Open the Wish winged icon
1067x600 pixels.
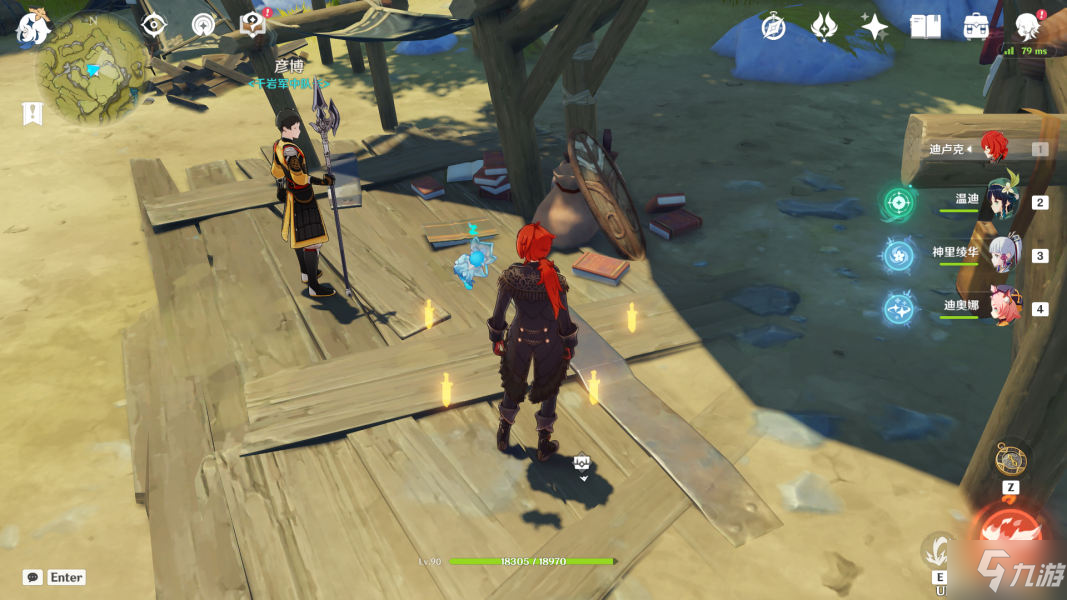(x=823, y=27)
